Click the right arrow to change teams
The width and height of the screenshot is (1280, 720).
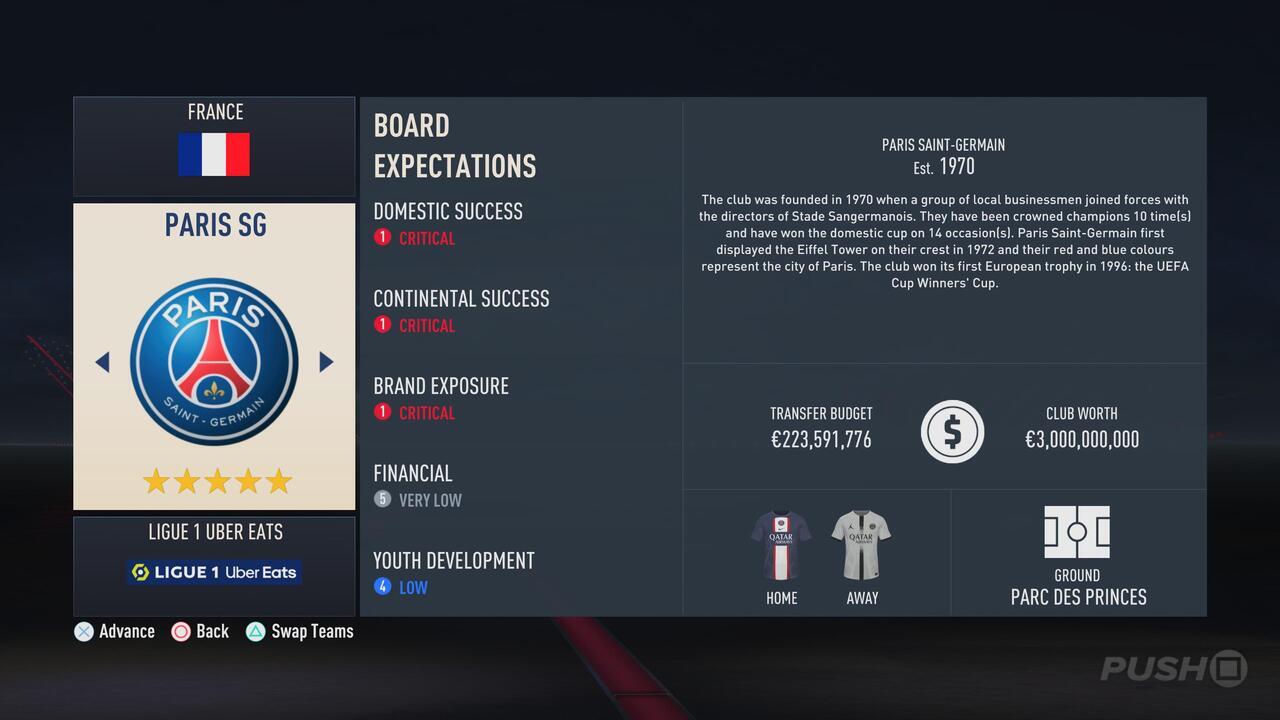[326, 362]
